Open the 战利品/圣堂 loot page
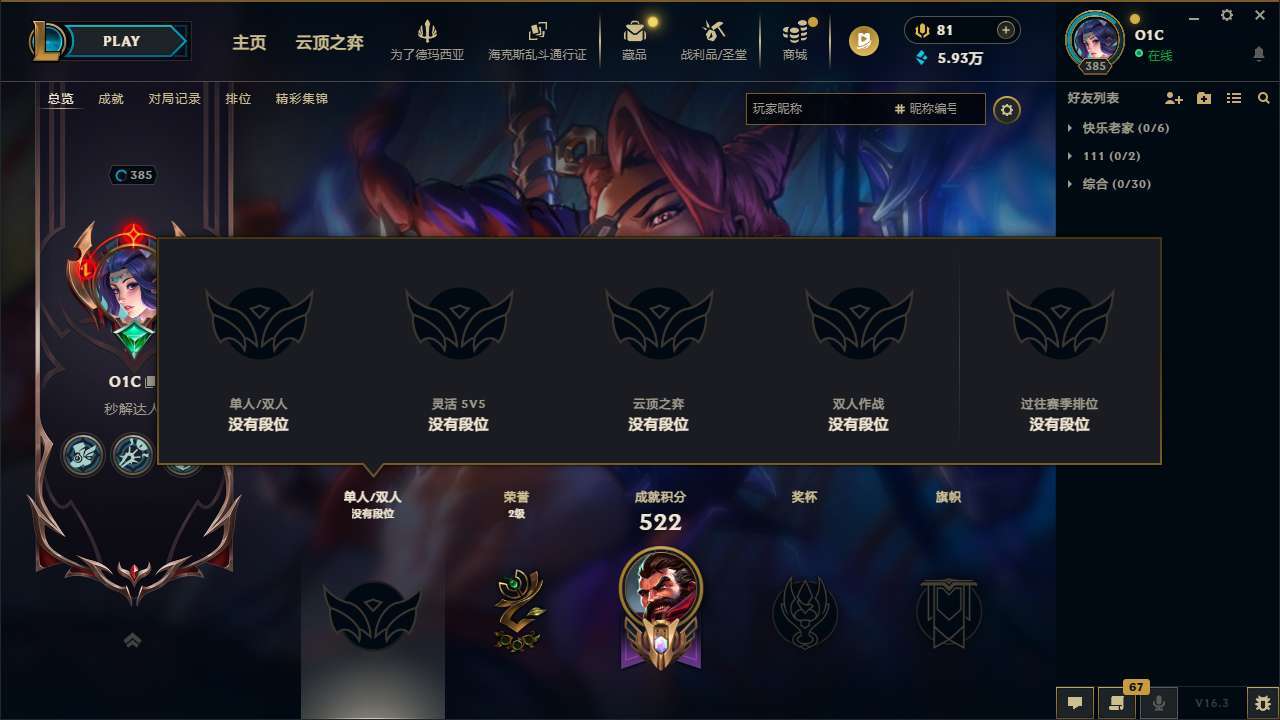1280x720 pixels. 714,40
